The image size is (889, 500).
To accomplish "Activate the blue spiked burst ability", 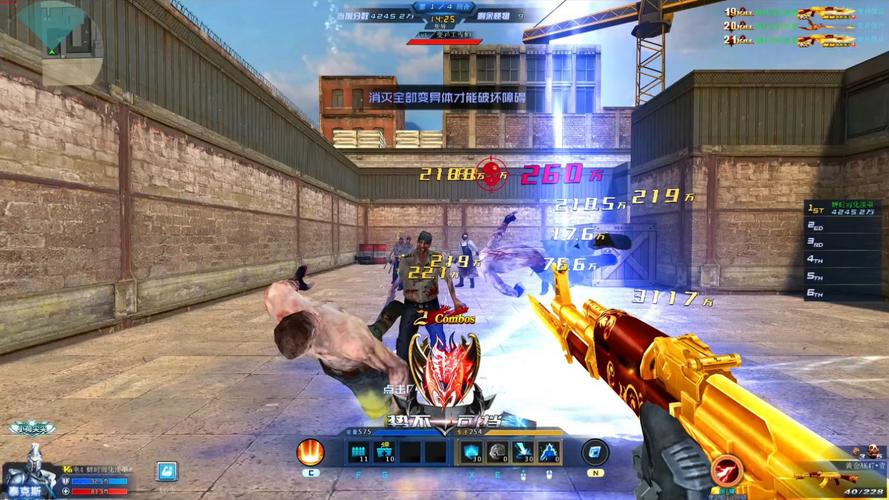I will [548, 453].
